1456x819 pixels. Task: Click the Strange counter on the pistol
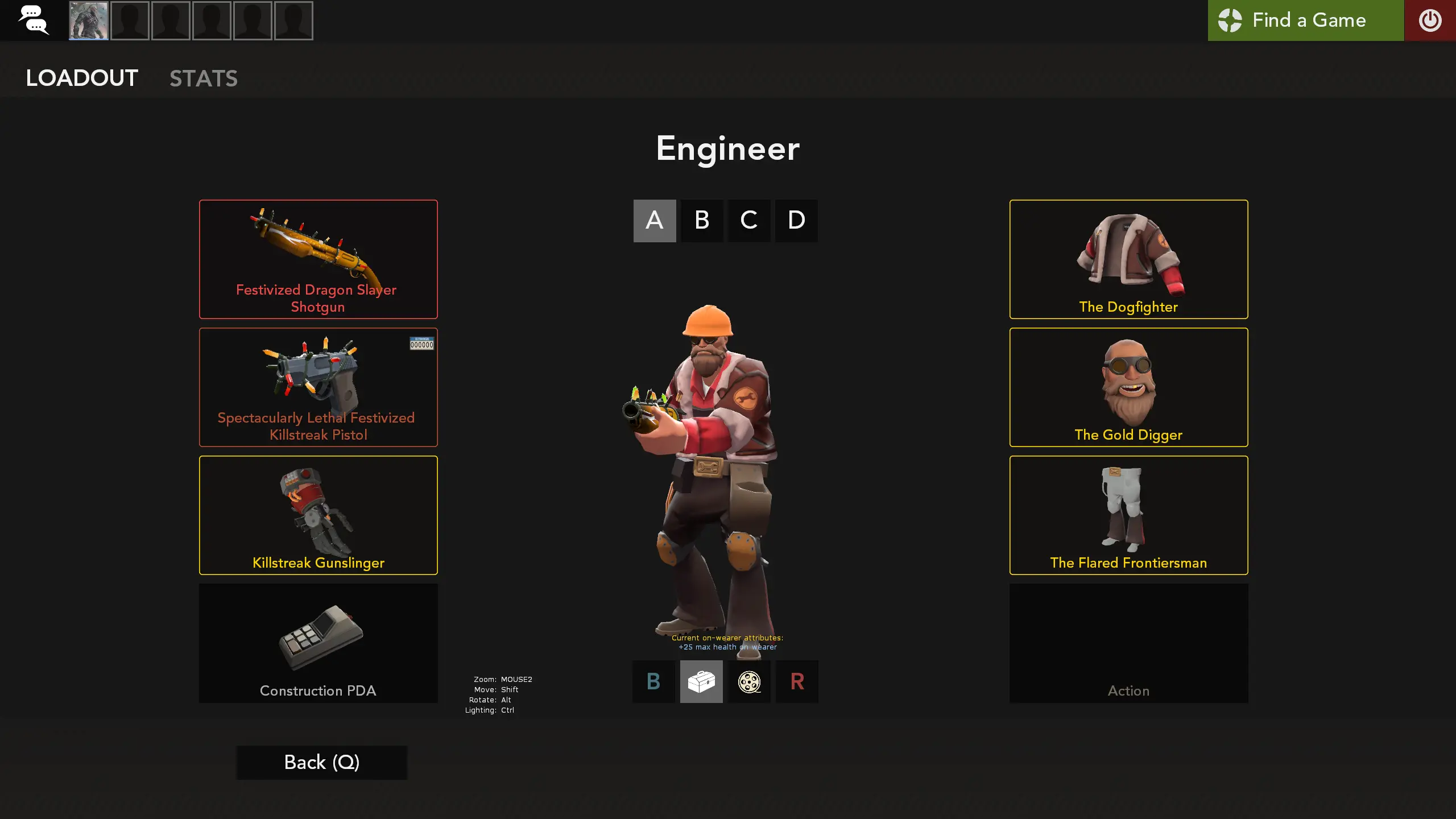point(421,344)
